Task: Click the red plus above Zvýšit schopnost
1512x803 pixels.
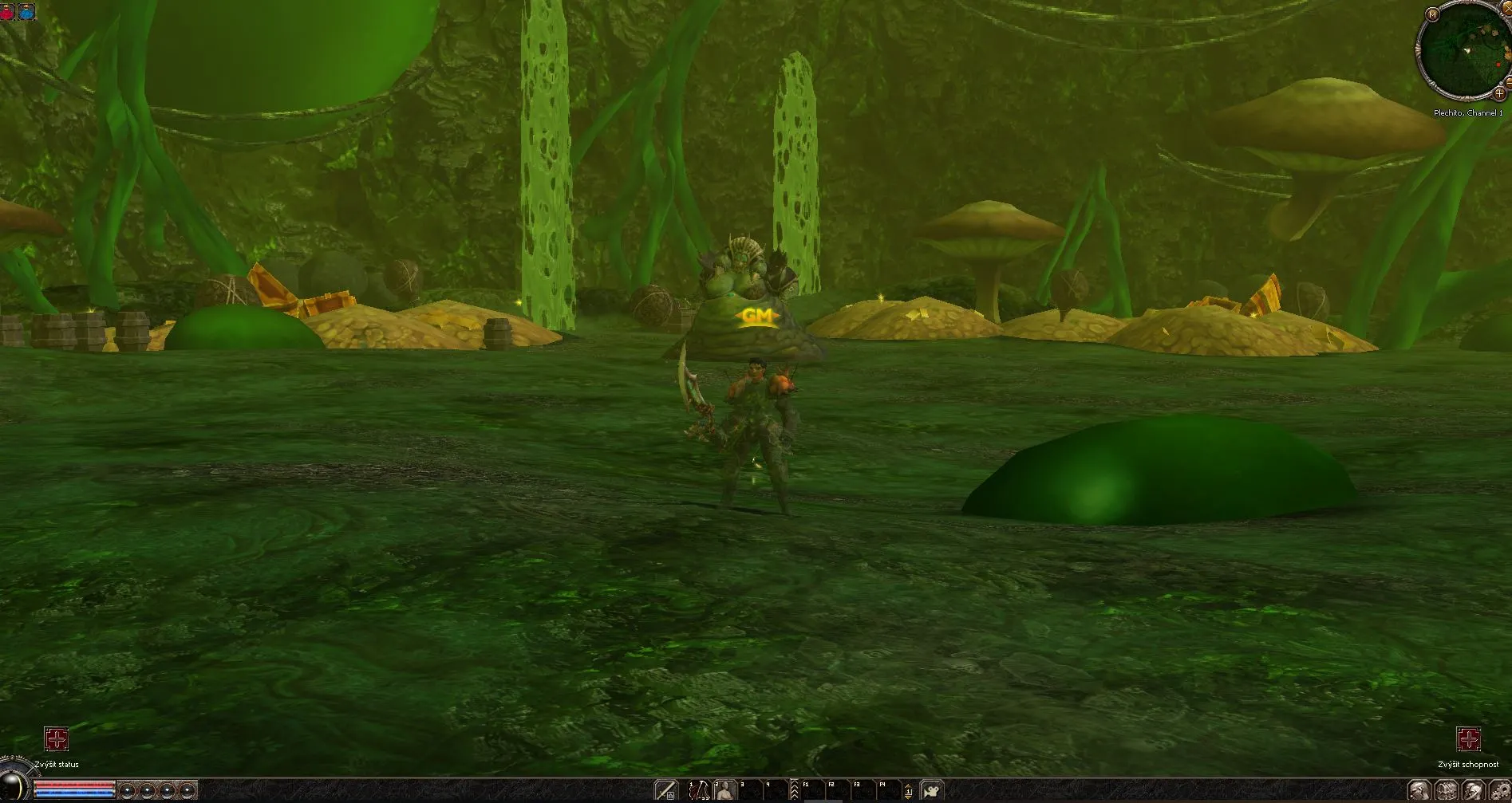Action: 1468,739
